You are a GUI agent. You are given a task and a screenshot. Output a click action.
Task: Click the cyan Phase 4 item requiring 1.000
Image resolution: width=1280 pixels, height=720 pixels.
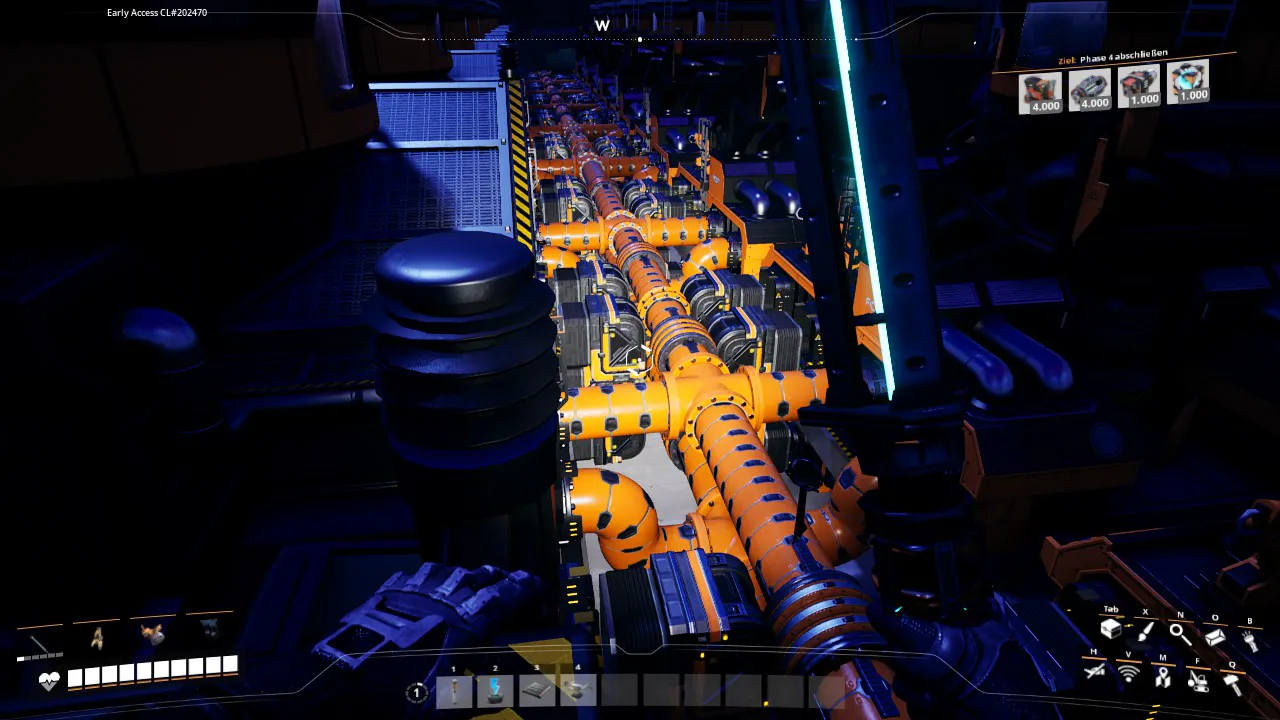tap(1188, 82)
